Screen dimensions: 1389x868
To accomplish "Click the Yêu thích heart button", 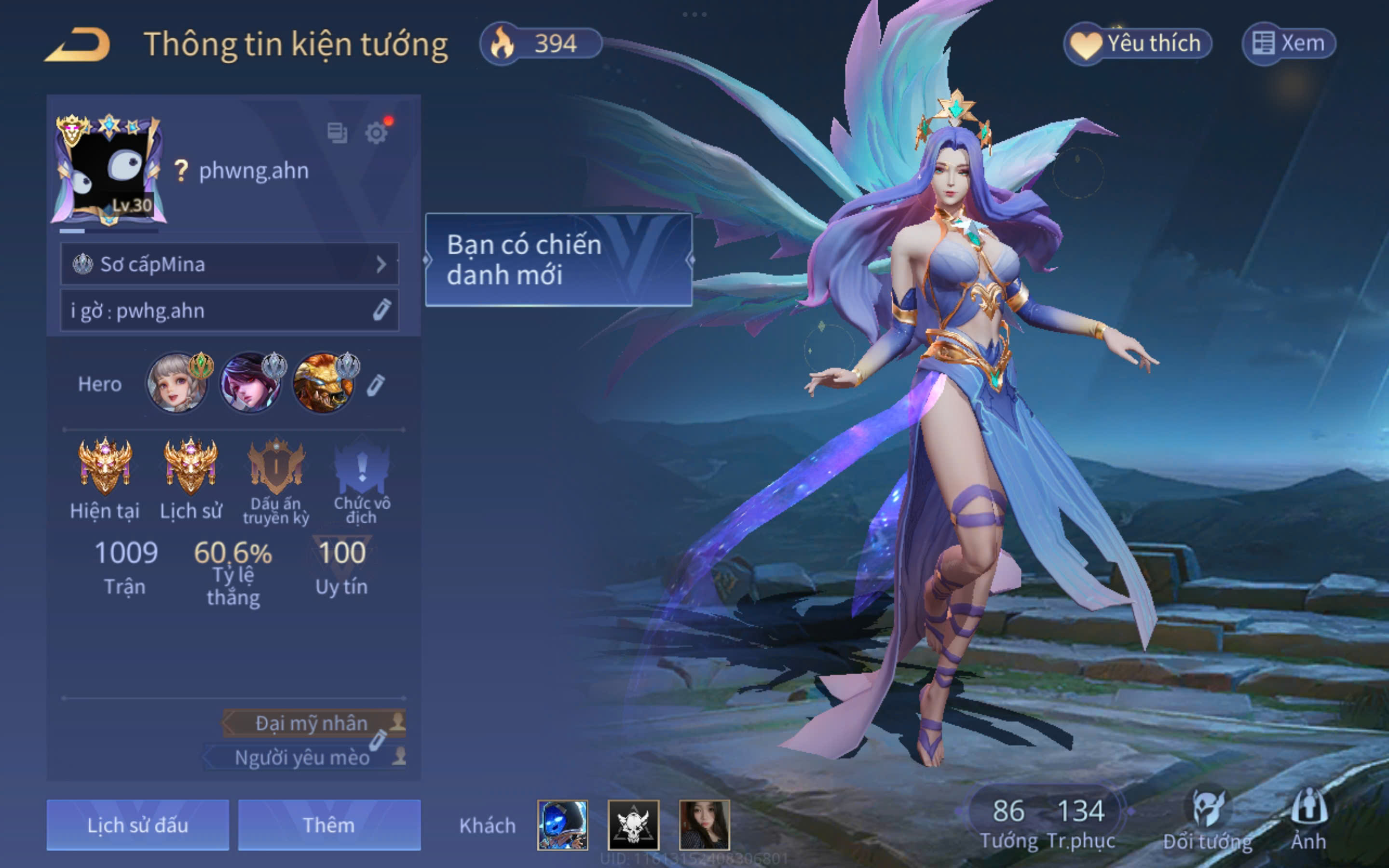I will (1138, 43).
